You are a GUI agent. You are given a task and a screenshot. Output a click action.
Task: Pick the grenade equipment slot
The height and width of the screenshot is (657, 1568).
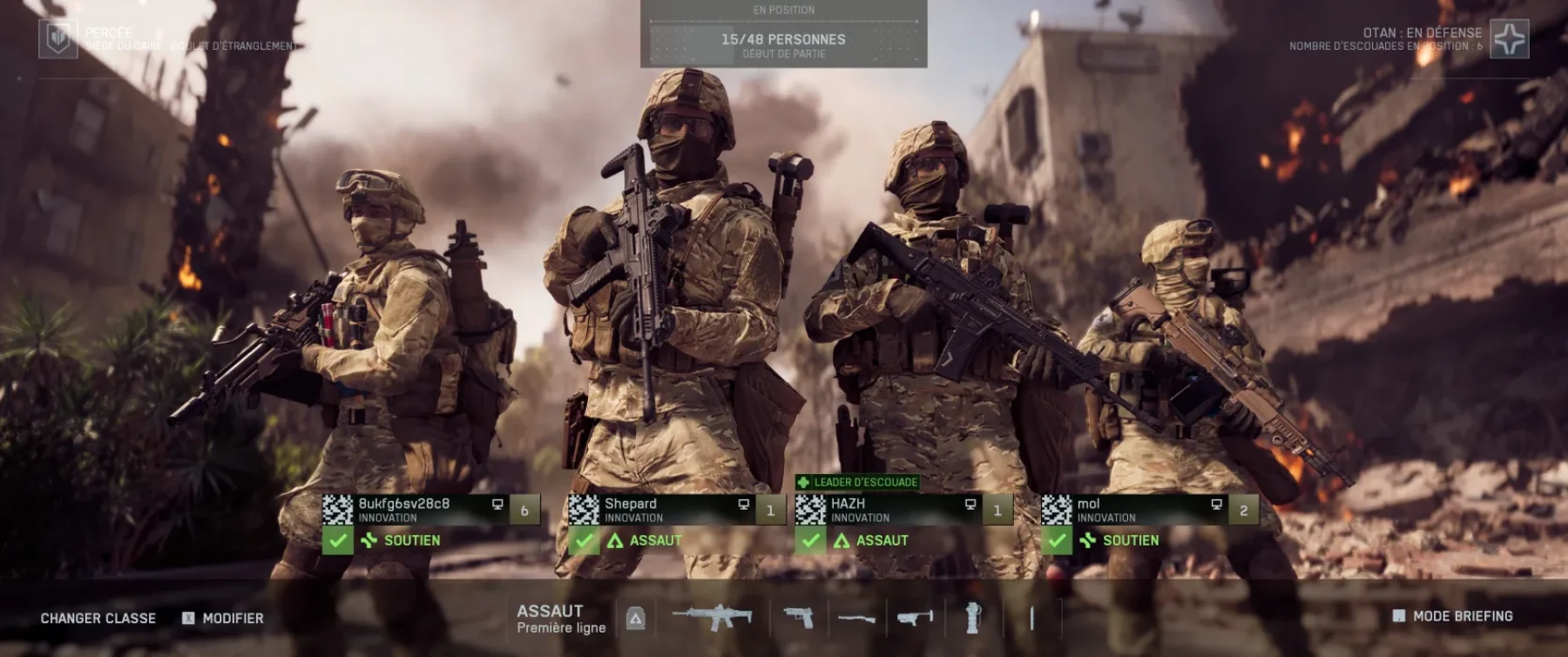(973, 618)
